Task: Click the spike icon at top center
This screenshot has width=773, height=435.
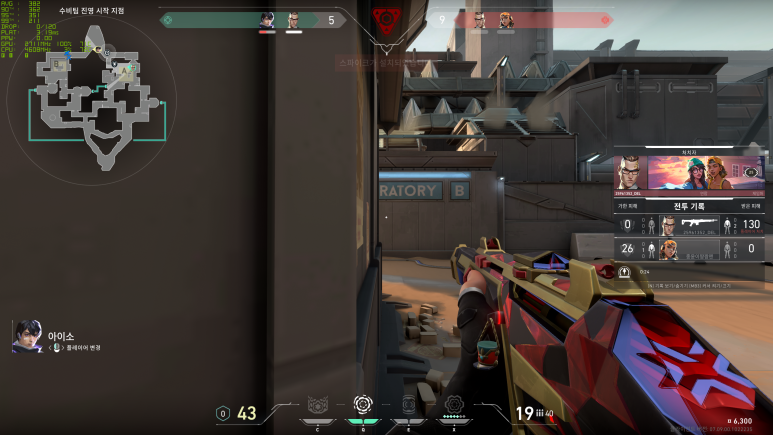Action: pyautogui.click(x=385, y=19)
